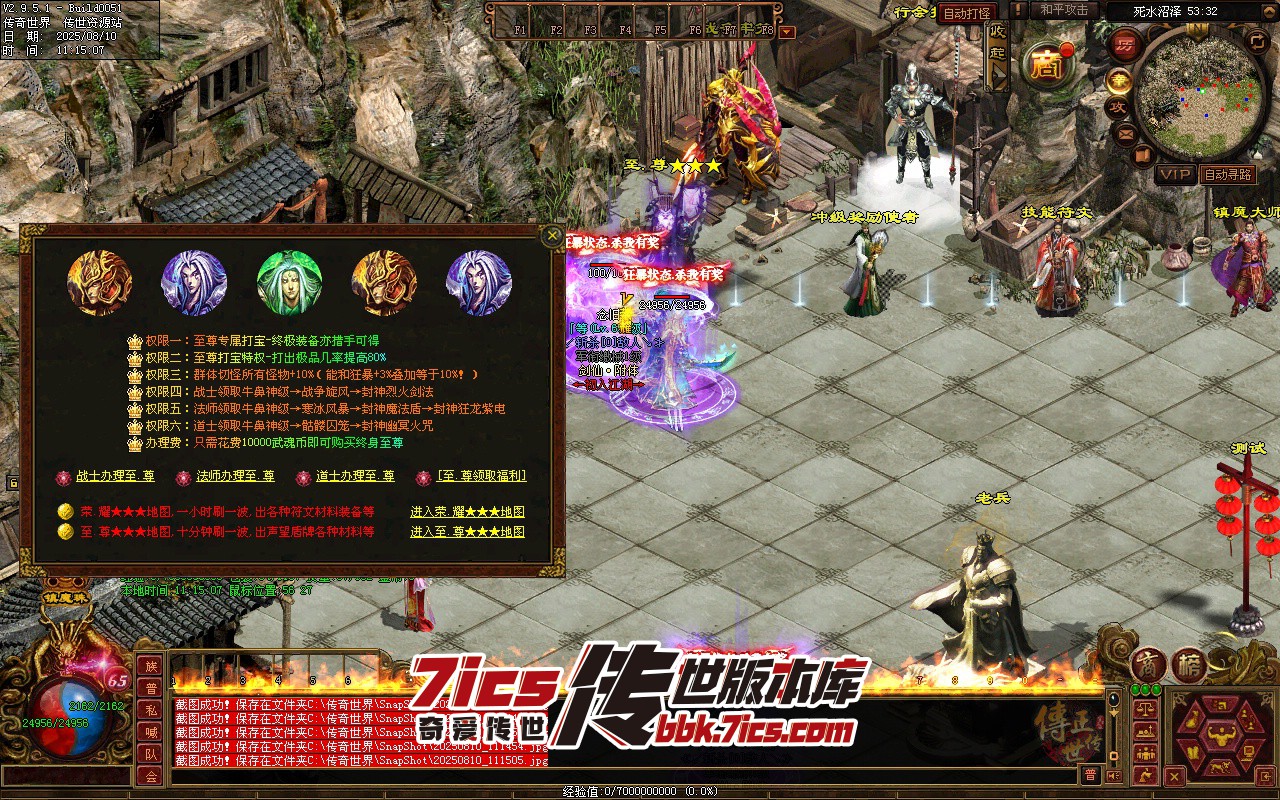Claim 至尊领取福利 benefits link
The height and width of the screenshot is (800, 1280).
point(482,476)
